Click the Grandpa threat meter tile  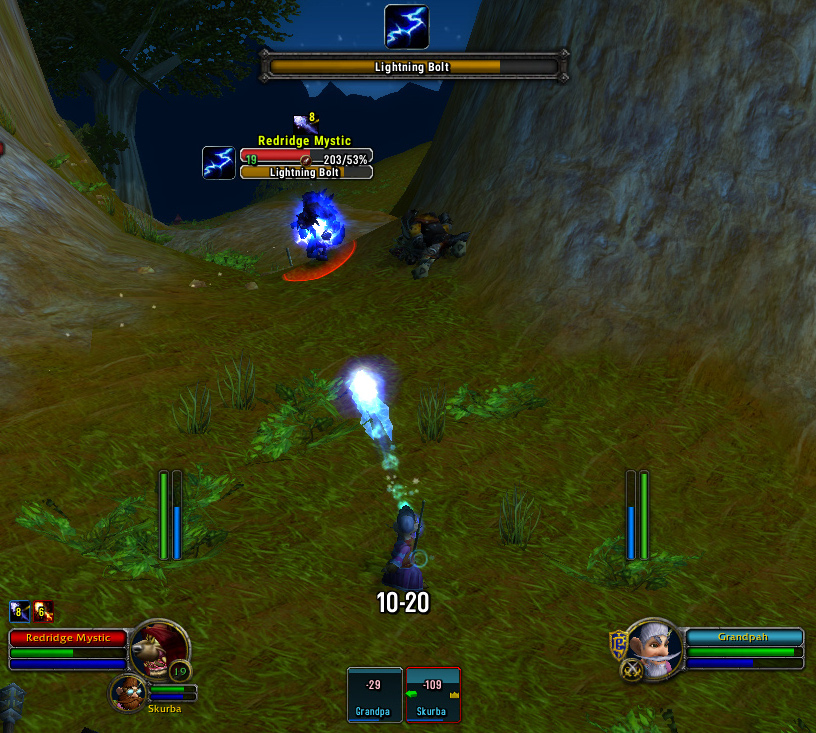374,694
